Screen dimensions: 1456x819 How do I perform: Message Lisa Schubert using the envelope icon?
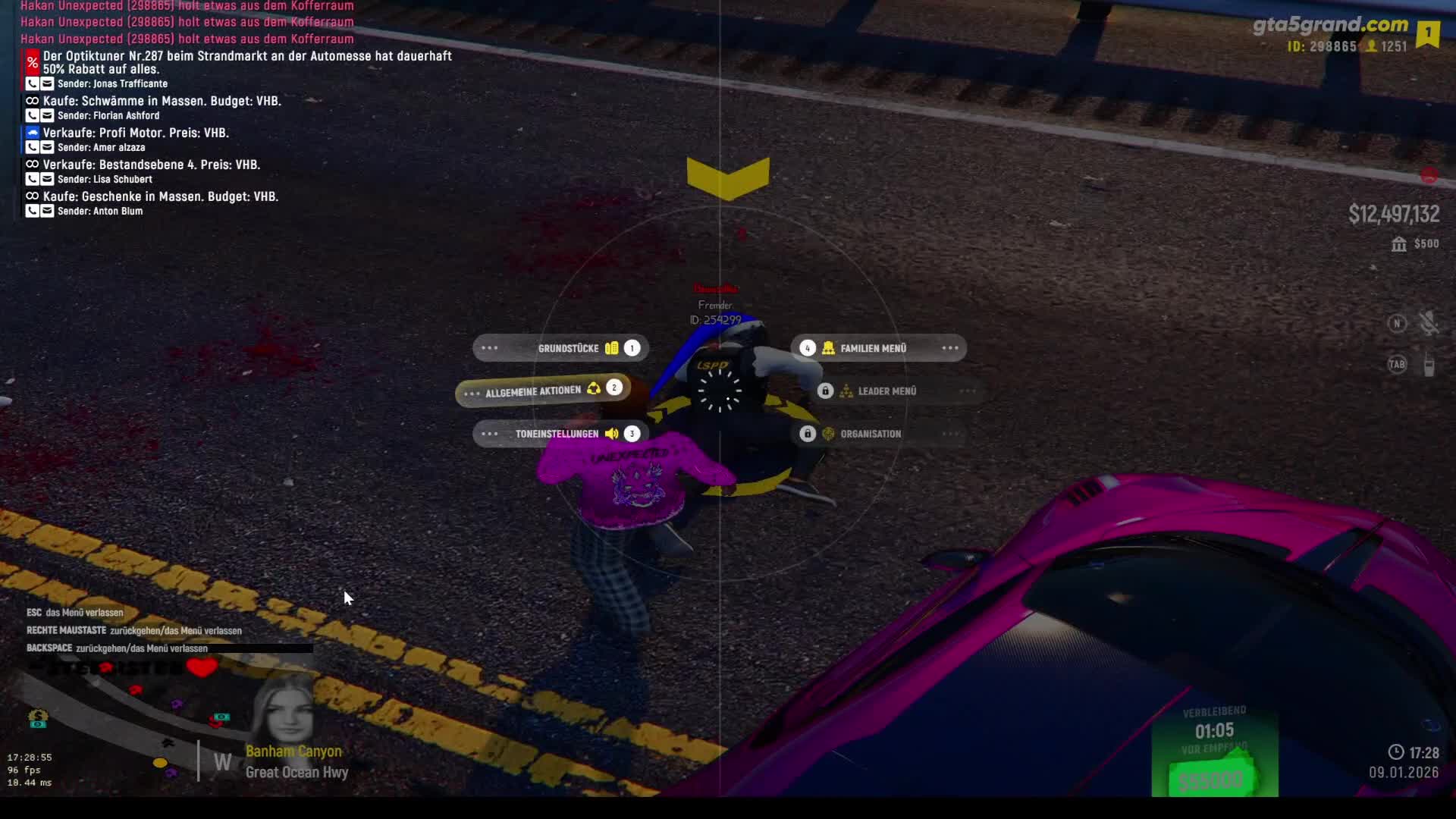pos(47,180)
